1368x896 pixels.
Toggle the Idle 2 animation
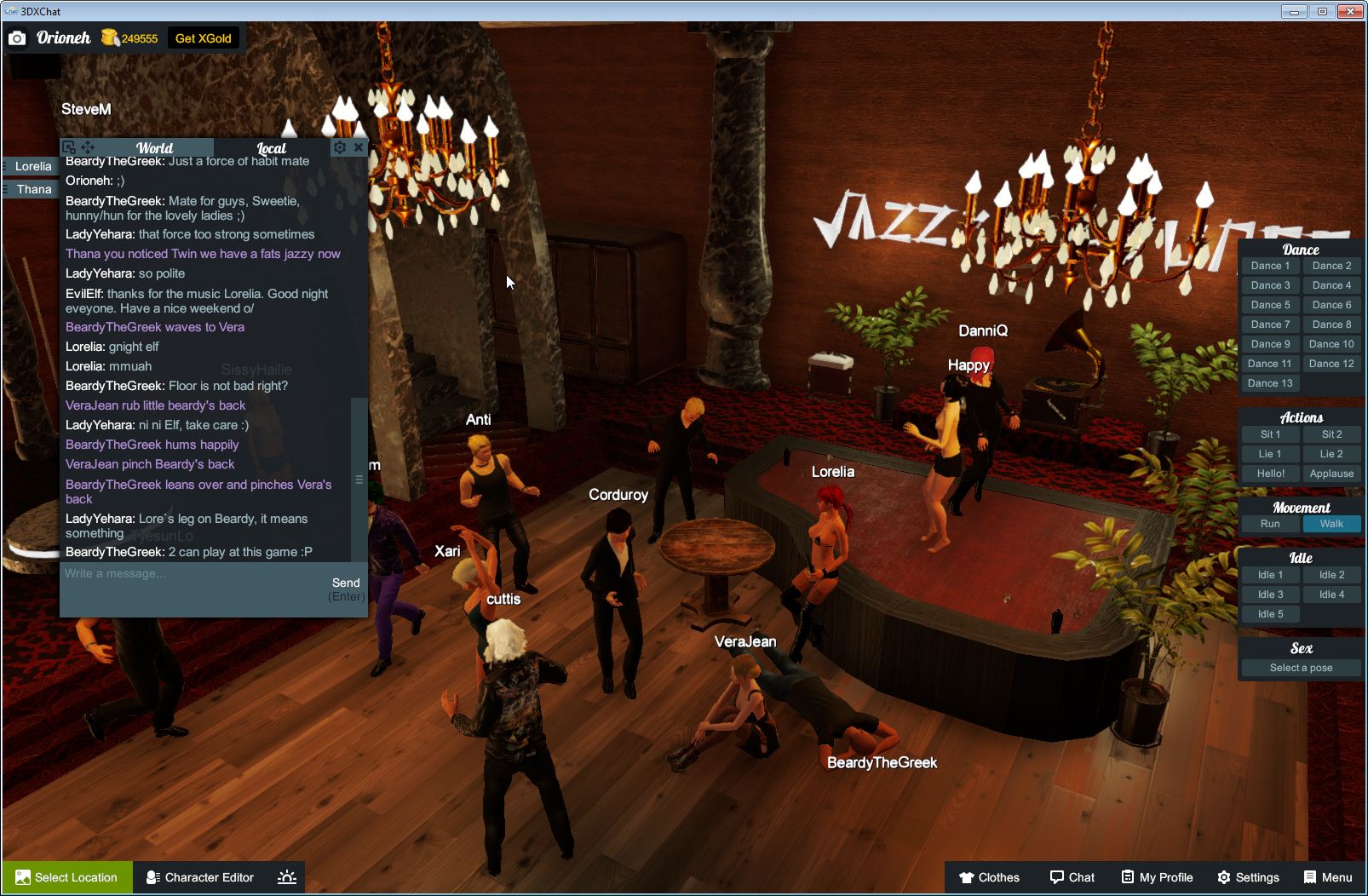pos(1331,574)
